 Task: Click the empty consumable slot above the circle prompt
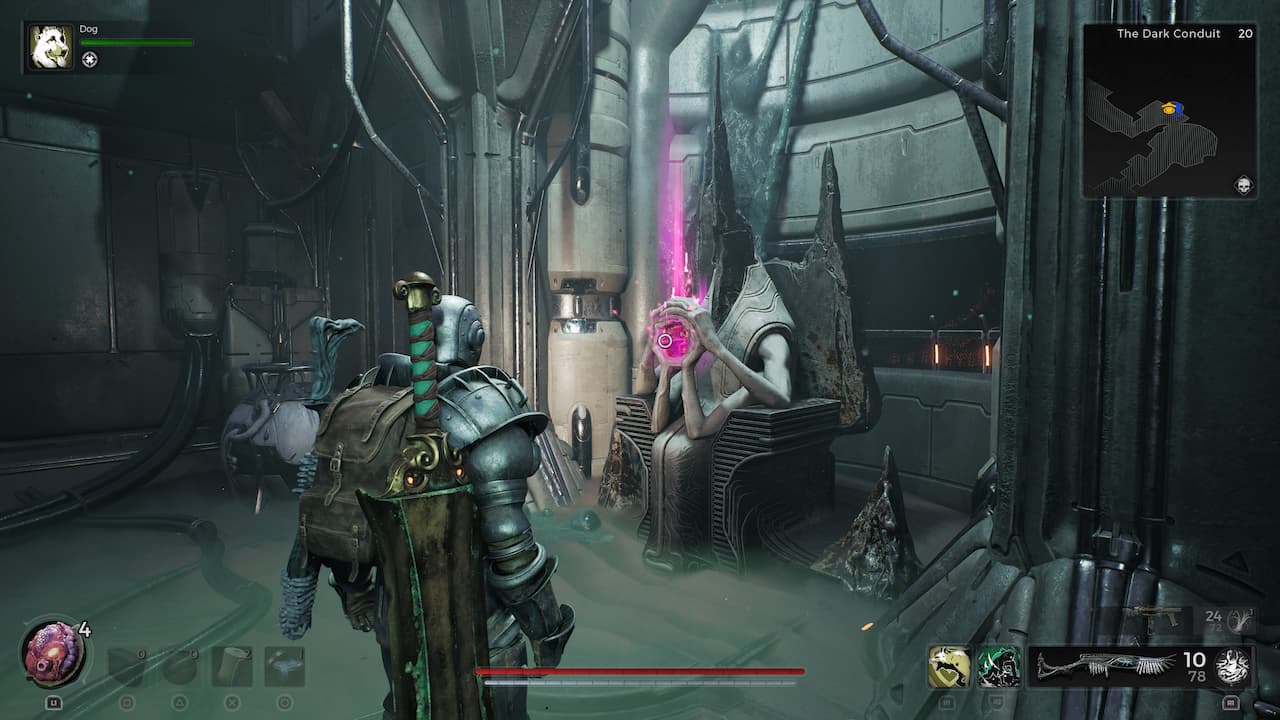click(x=284, y=665)
